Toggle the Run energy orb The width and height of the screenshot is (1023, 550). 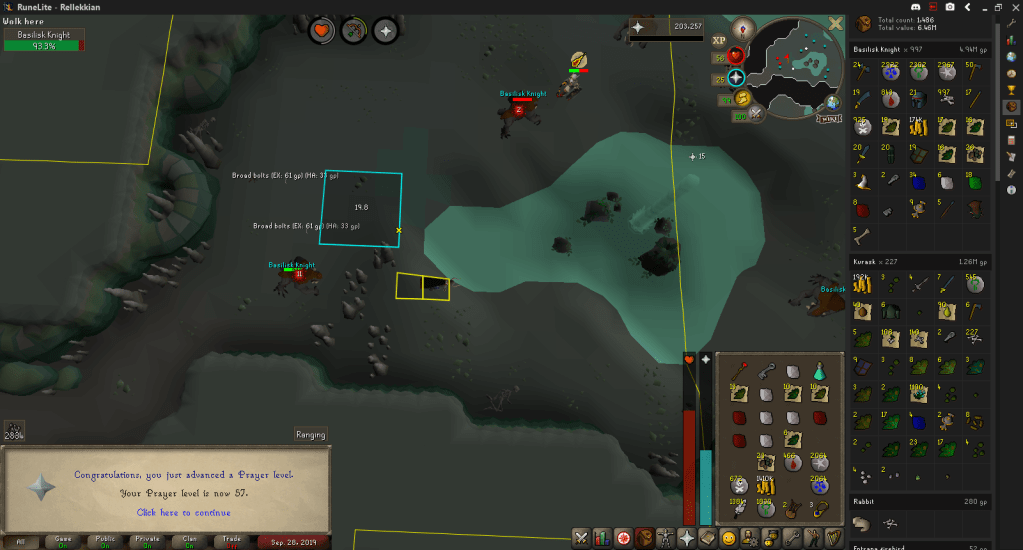(x=743, y=97)
